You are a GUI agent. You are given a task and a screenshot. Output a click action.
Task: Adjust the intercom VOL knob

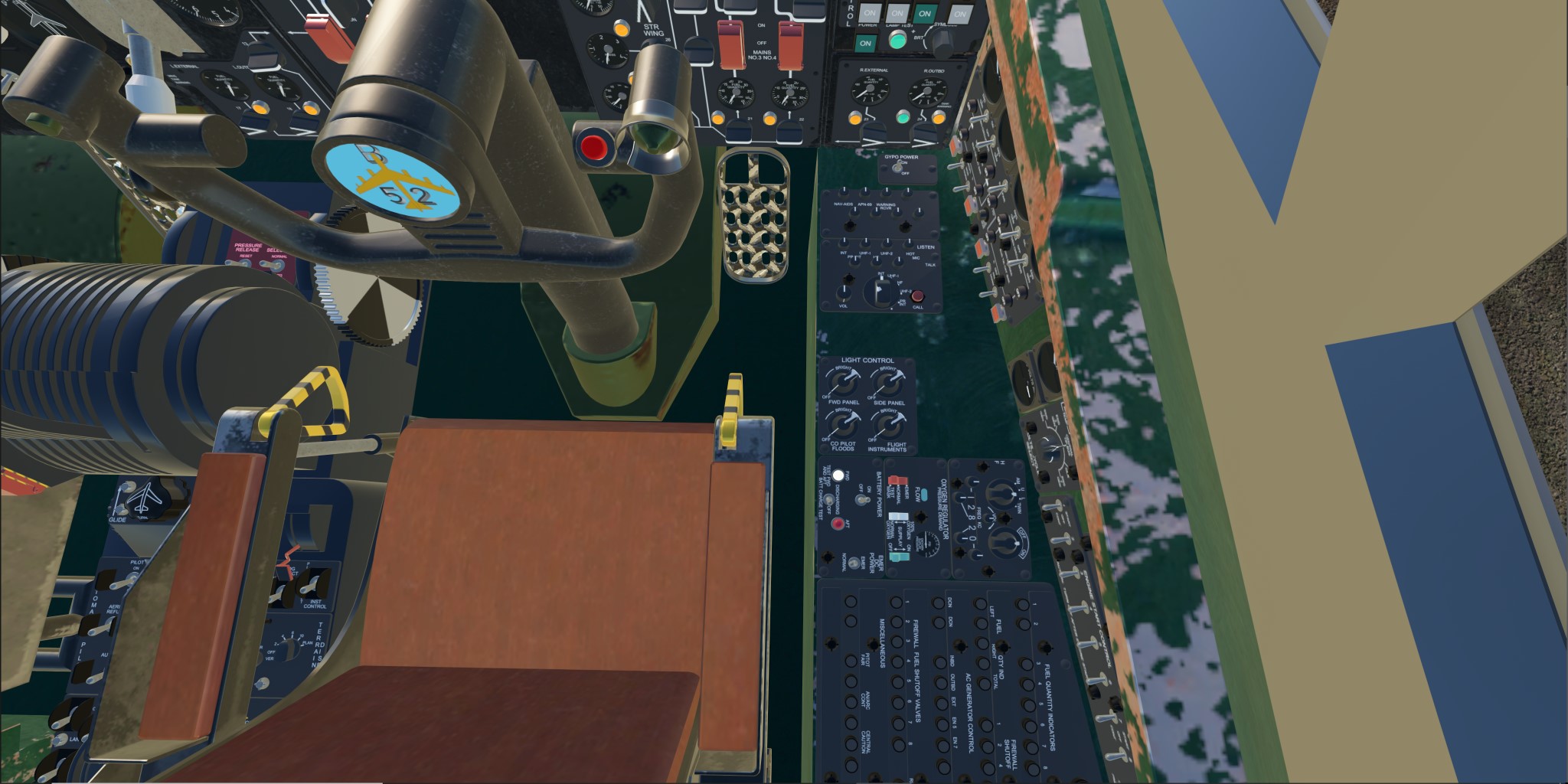pyautogui.click(x=844, y=294)
